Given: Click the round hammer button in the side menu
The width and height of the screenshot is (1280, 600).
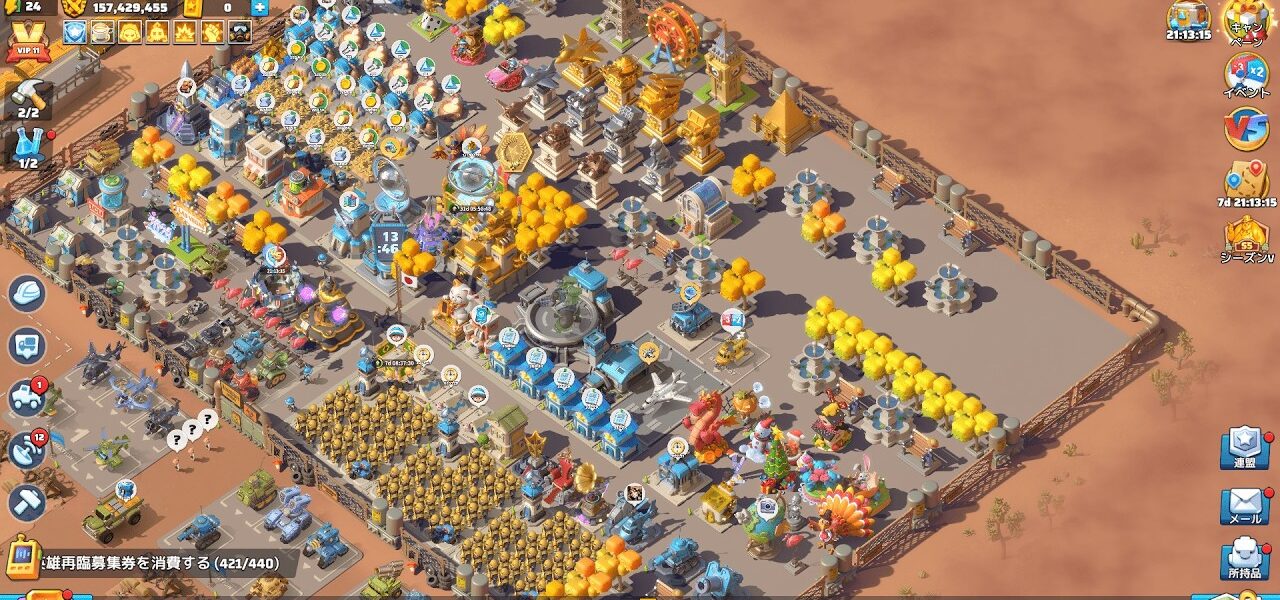Looking at the screenshot, I should (x=27, y=502).
